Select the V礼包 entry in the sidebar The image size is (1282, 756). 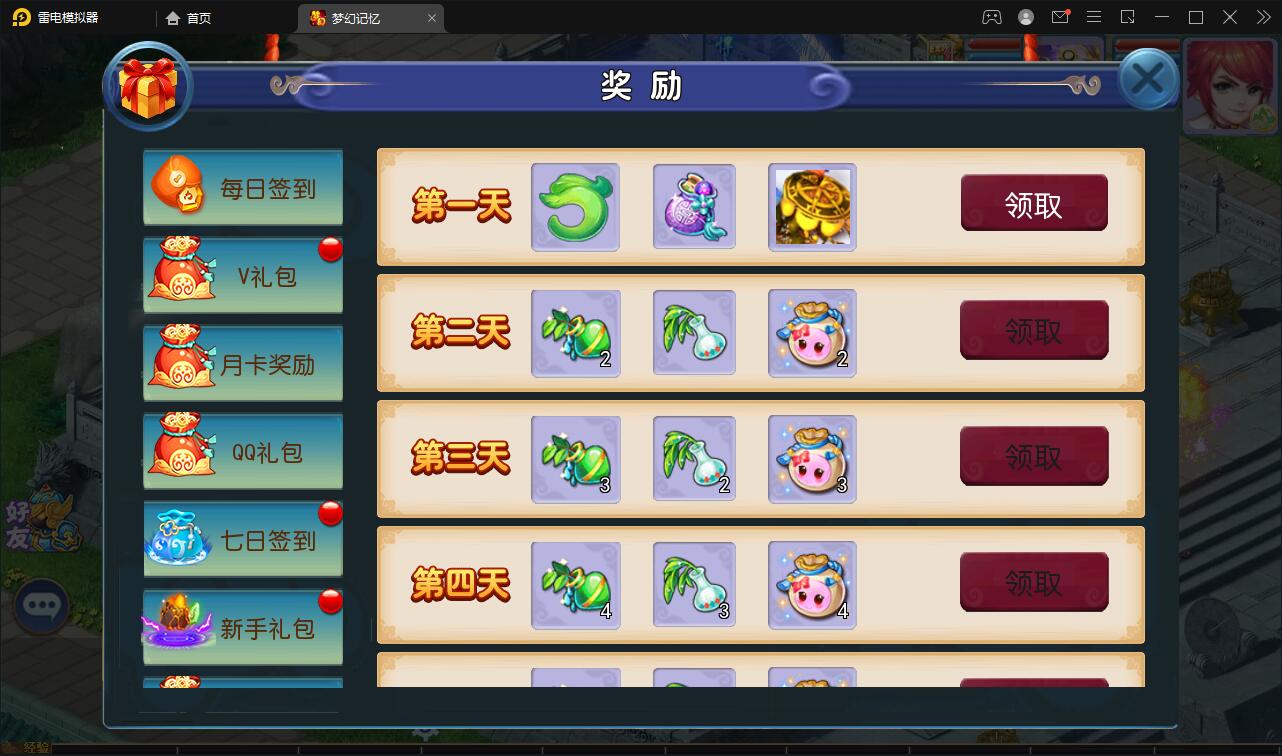click(243, 275)
